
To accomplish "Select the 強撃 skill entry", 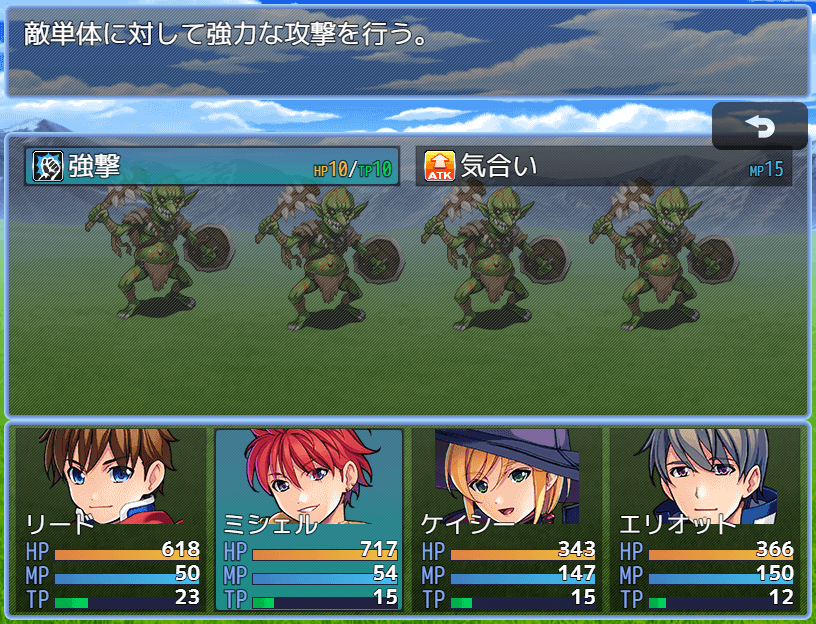I will click(x=212, y=167).
